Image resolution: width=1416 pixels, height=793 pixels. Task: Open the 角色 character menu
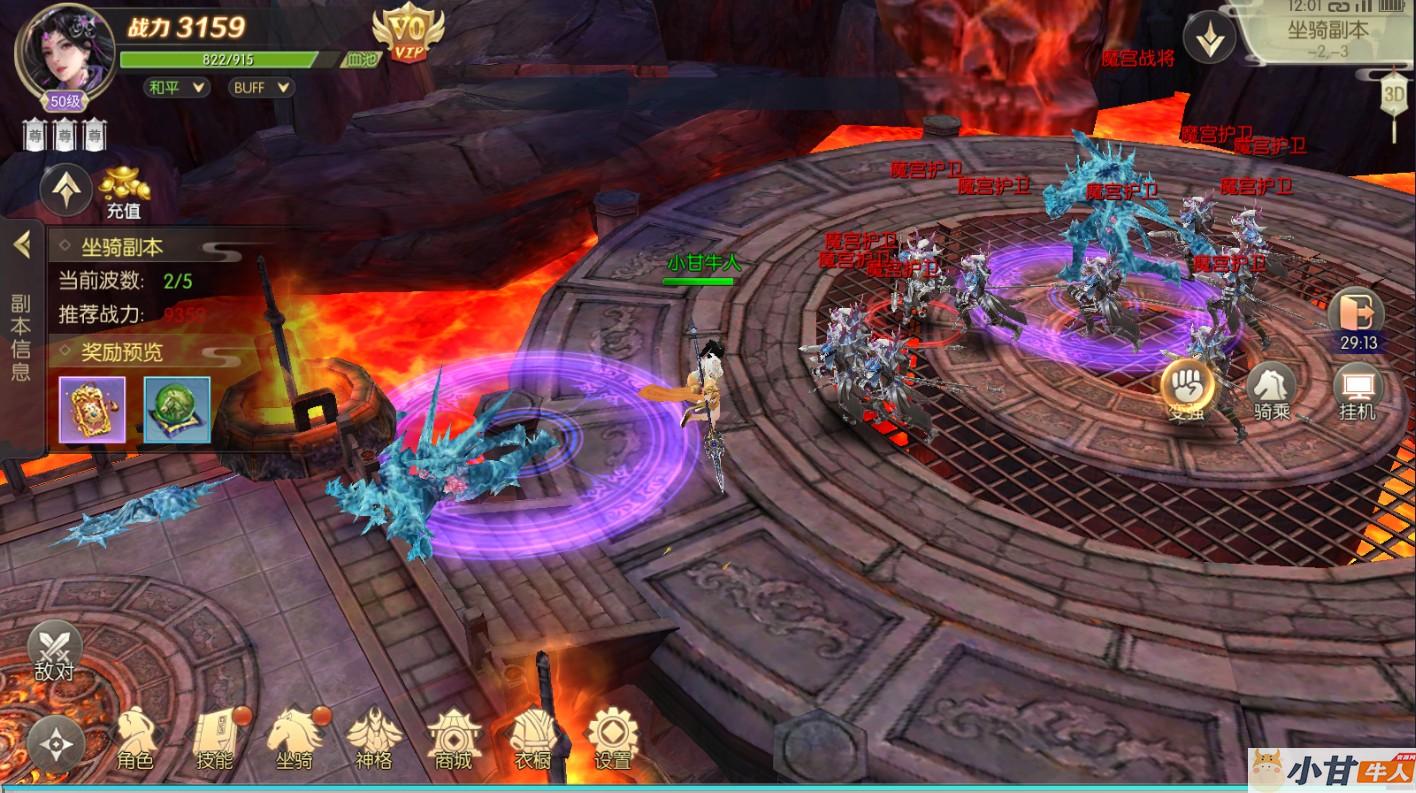coord(135,741)
